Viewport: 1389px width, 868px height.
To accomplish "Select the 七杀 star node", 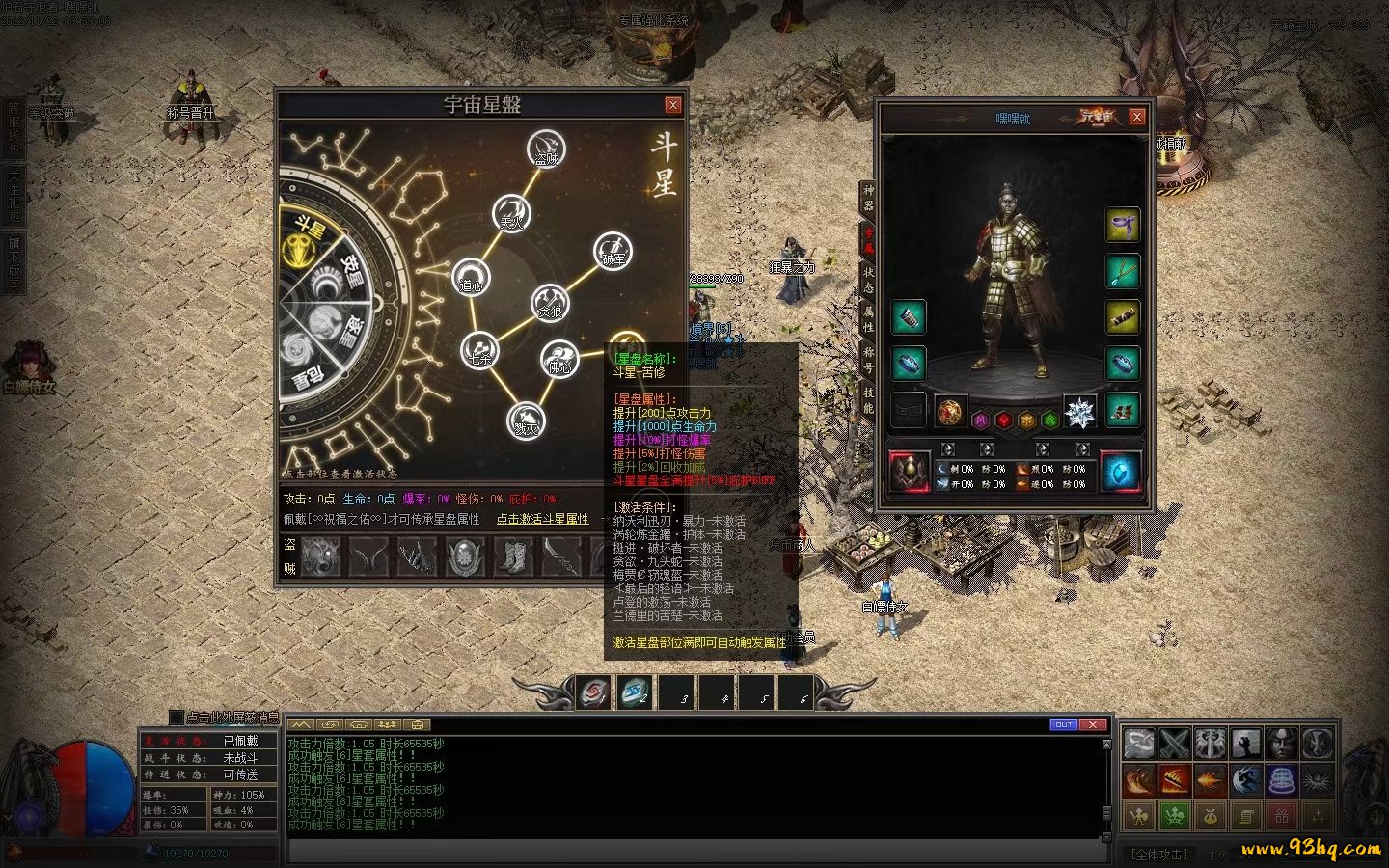I will (x=478, y=350).
